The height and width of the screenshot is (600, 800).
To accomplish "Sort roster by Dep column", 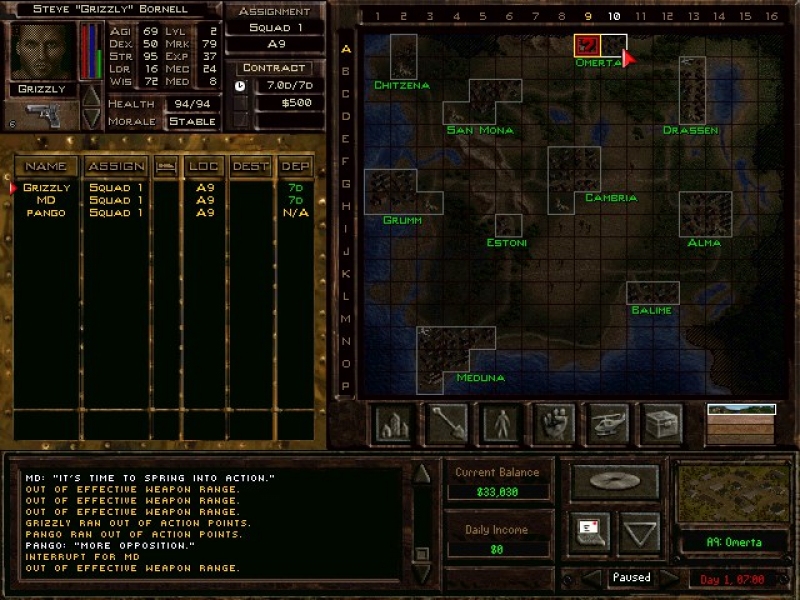I will (x=295, y=165).
